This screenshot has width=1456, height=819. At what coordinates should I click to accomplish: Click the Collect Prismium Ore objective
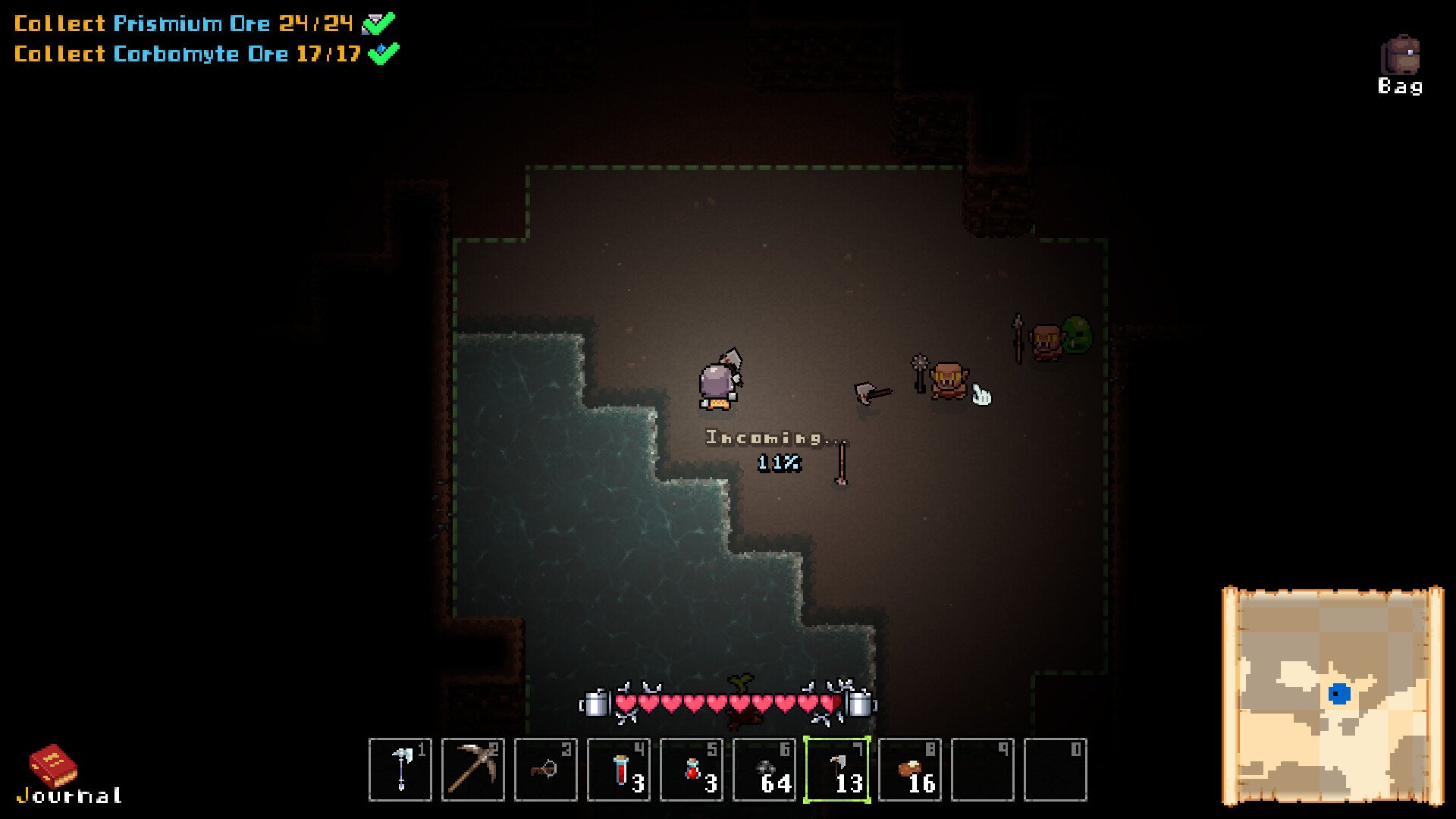click(x=184, y=24)
